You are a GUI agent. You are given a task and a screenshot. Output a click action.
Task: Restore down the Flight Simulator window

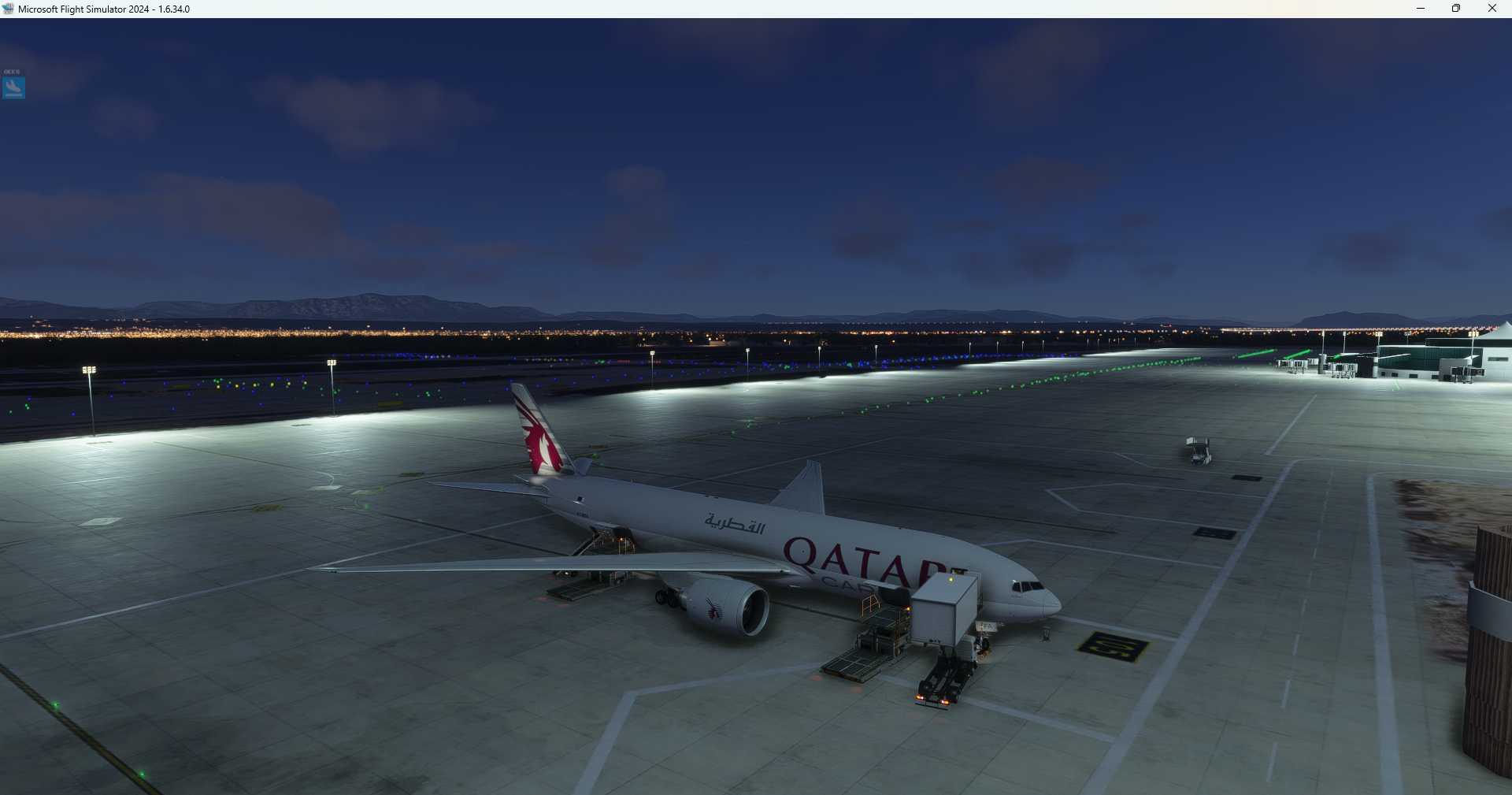(1456, 9)
